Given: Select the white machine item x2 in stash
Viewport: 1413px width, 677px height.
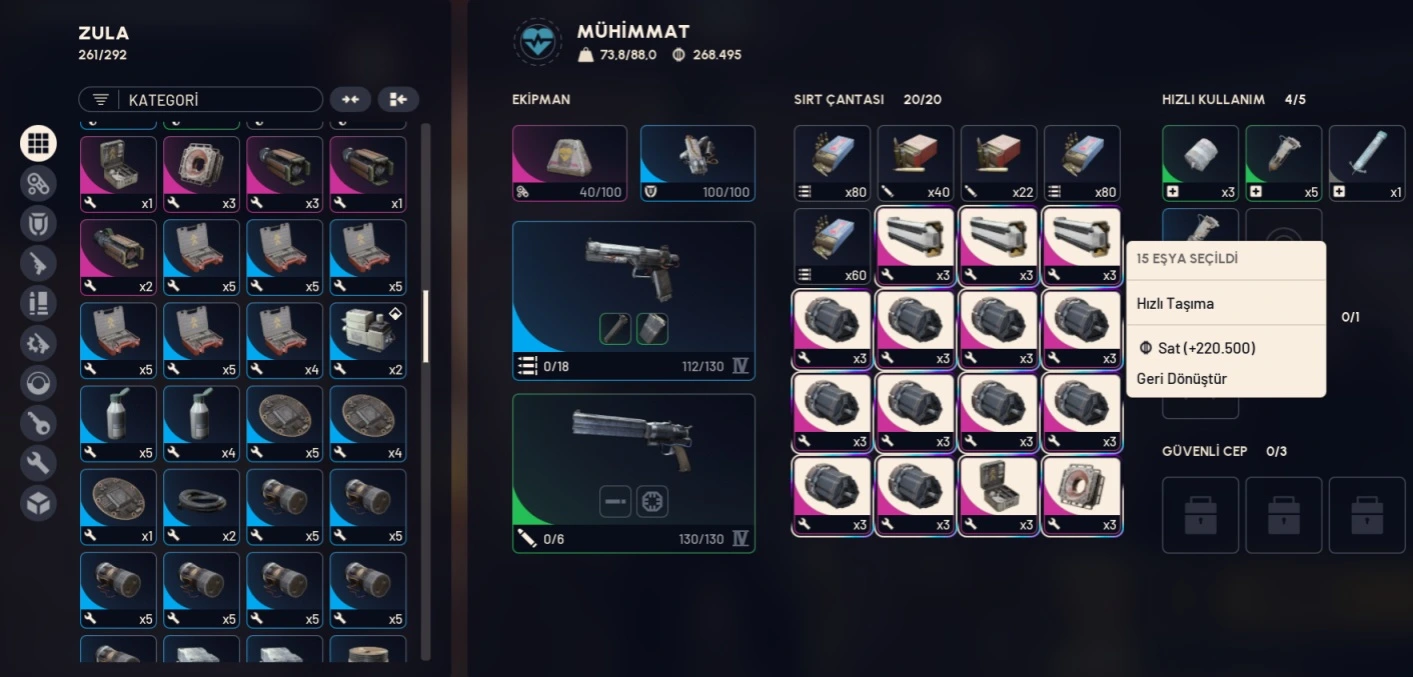Looking at the screenshot, I should (367, 340).
